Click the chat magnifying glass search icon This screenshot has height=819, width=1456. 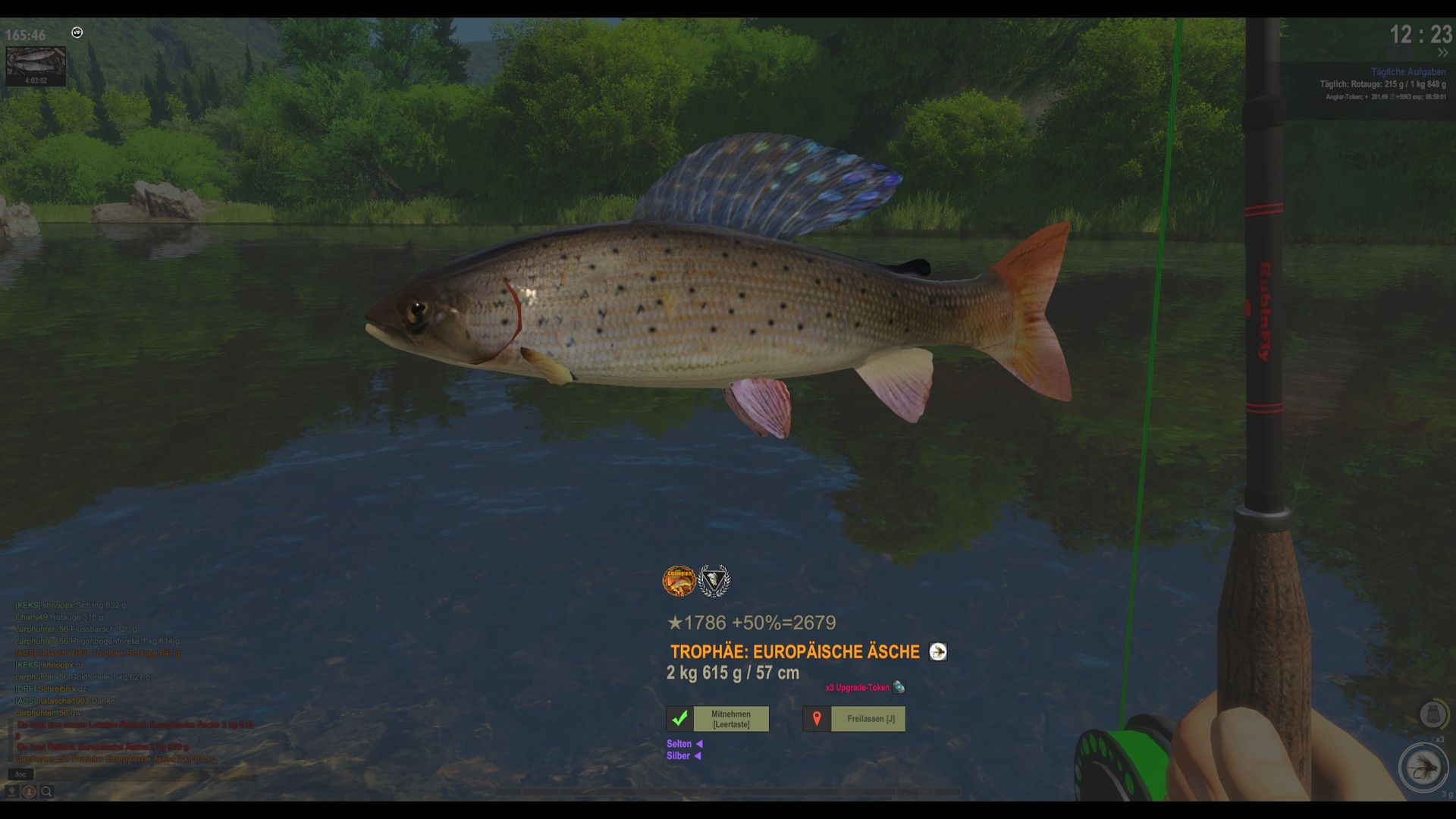click(46, 792)
